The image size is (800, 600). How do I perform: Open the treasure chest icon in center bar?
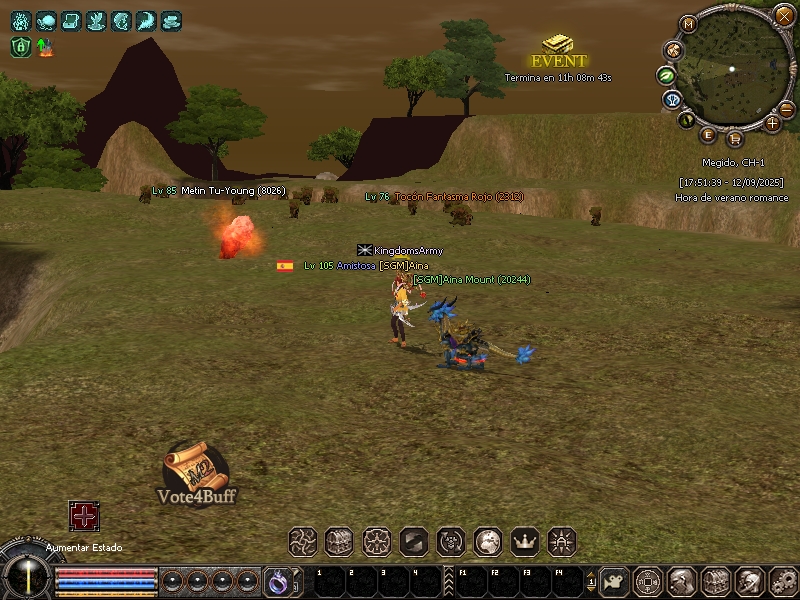coord(339,542)
